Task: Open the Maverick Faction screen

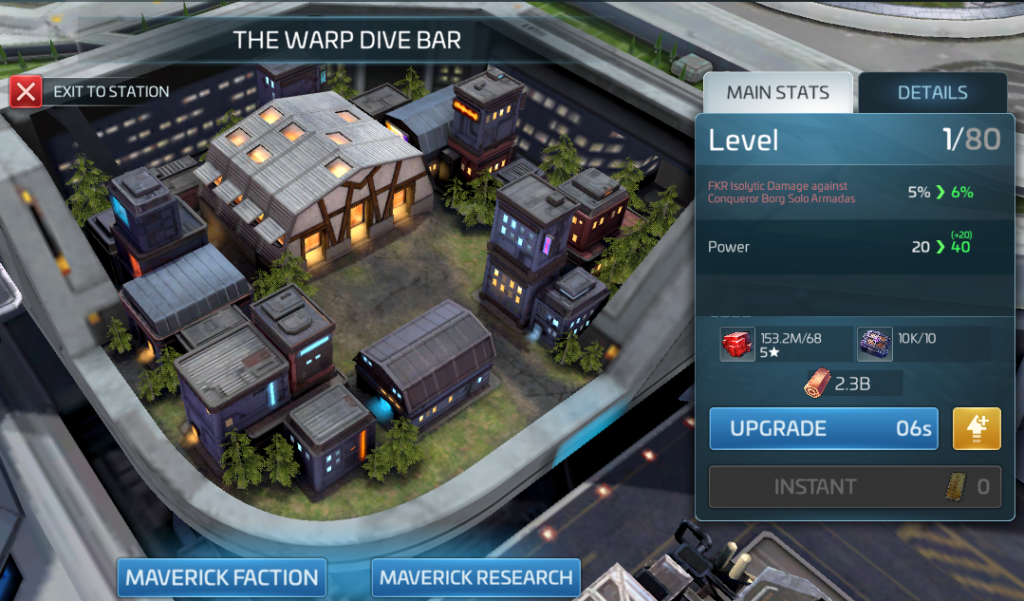Action: point(222,577)
